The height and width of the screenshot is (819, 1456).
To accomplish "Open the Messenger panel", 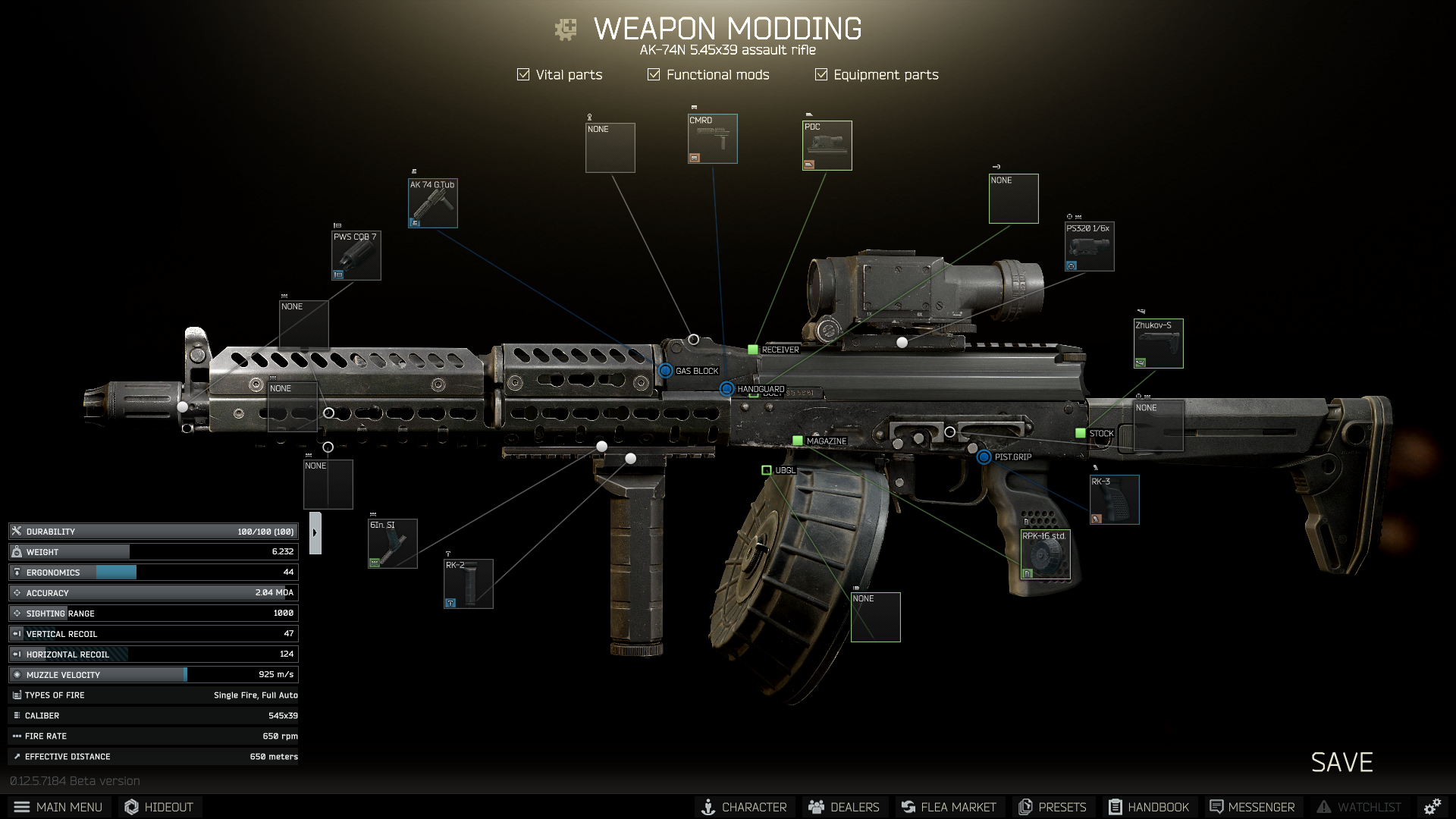I will click(x=1217, y=807).
